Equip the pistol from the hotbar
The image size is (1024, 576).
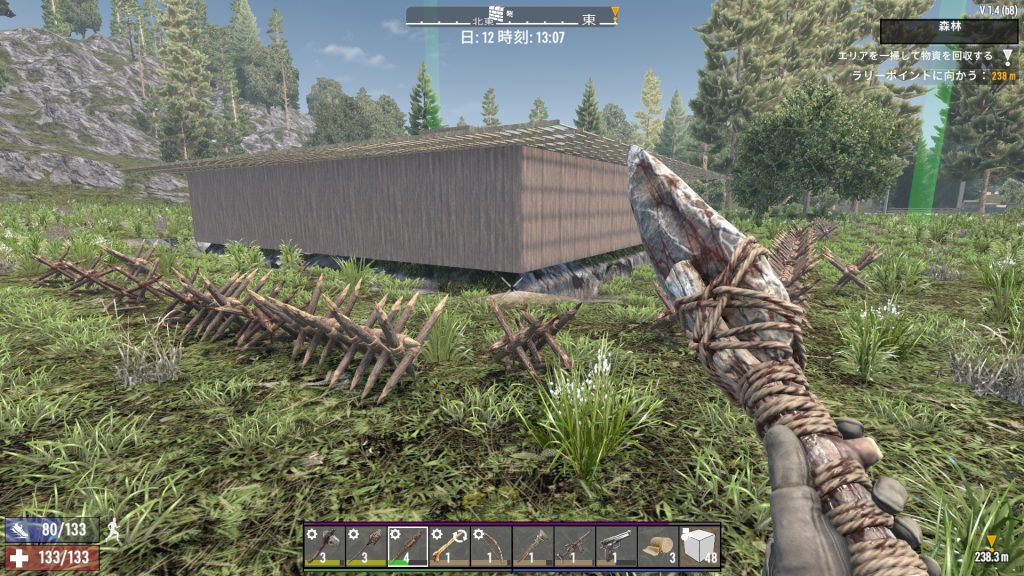click(x=616, y=547)
